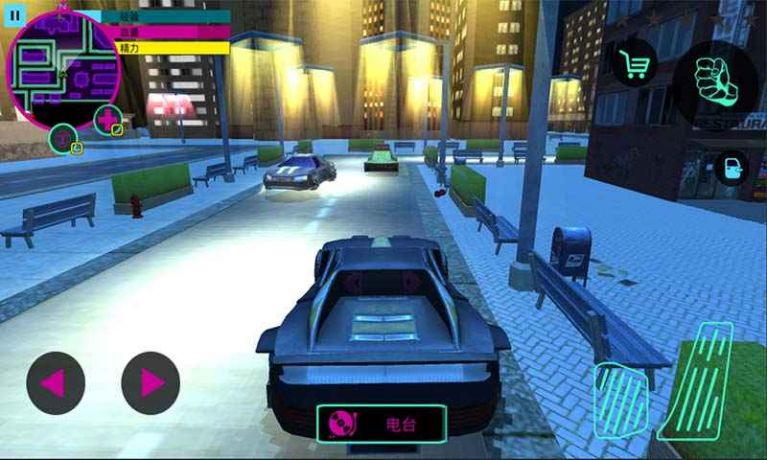
Task: Exit the vehicle using the car door icon
Action: click(x=731, y=167)
